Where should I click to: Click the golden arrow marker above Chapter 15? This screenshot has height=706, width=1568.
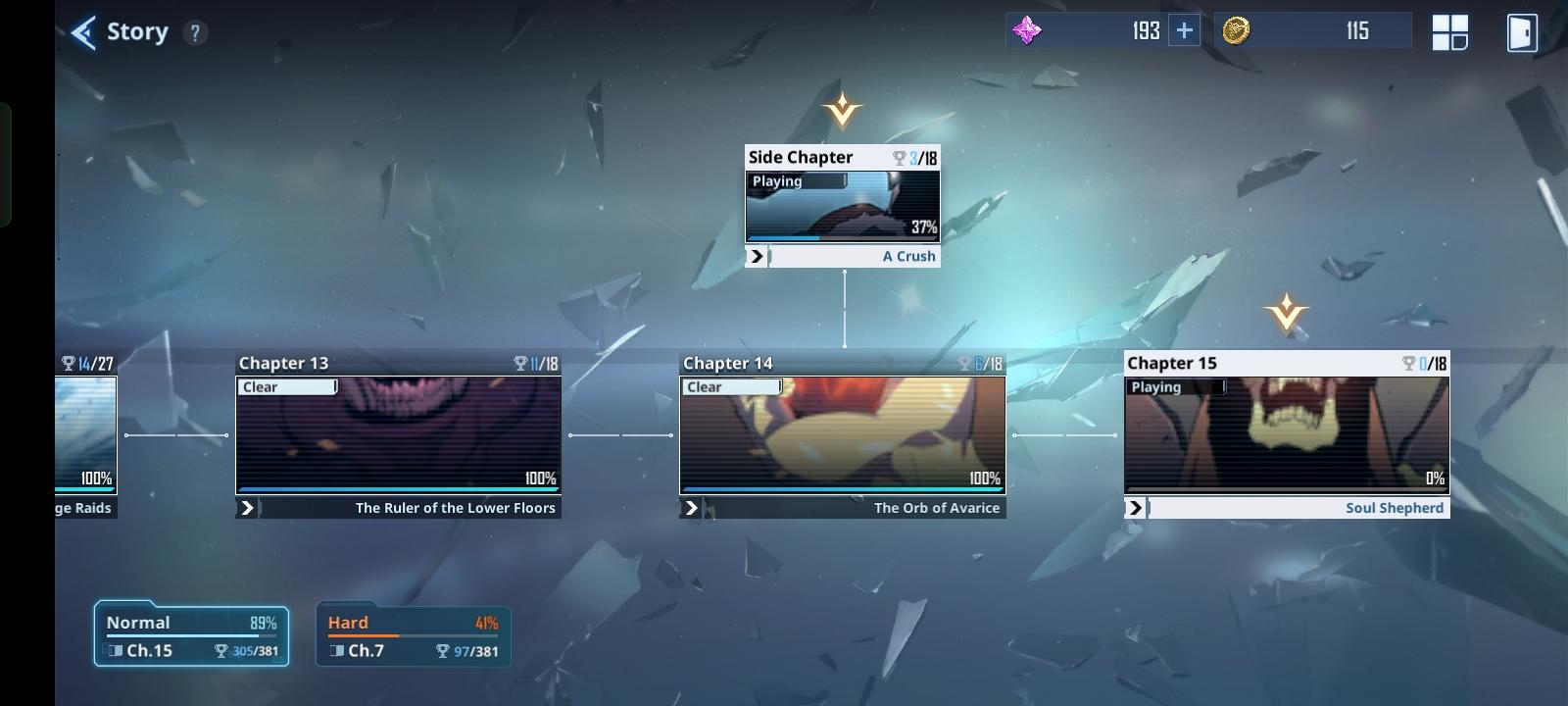(1288, 313)
